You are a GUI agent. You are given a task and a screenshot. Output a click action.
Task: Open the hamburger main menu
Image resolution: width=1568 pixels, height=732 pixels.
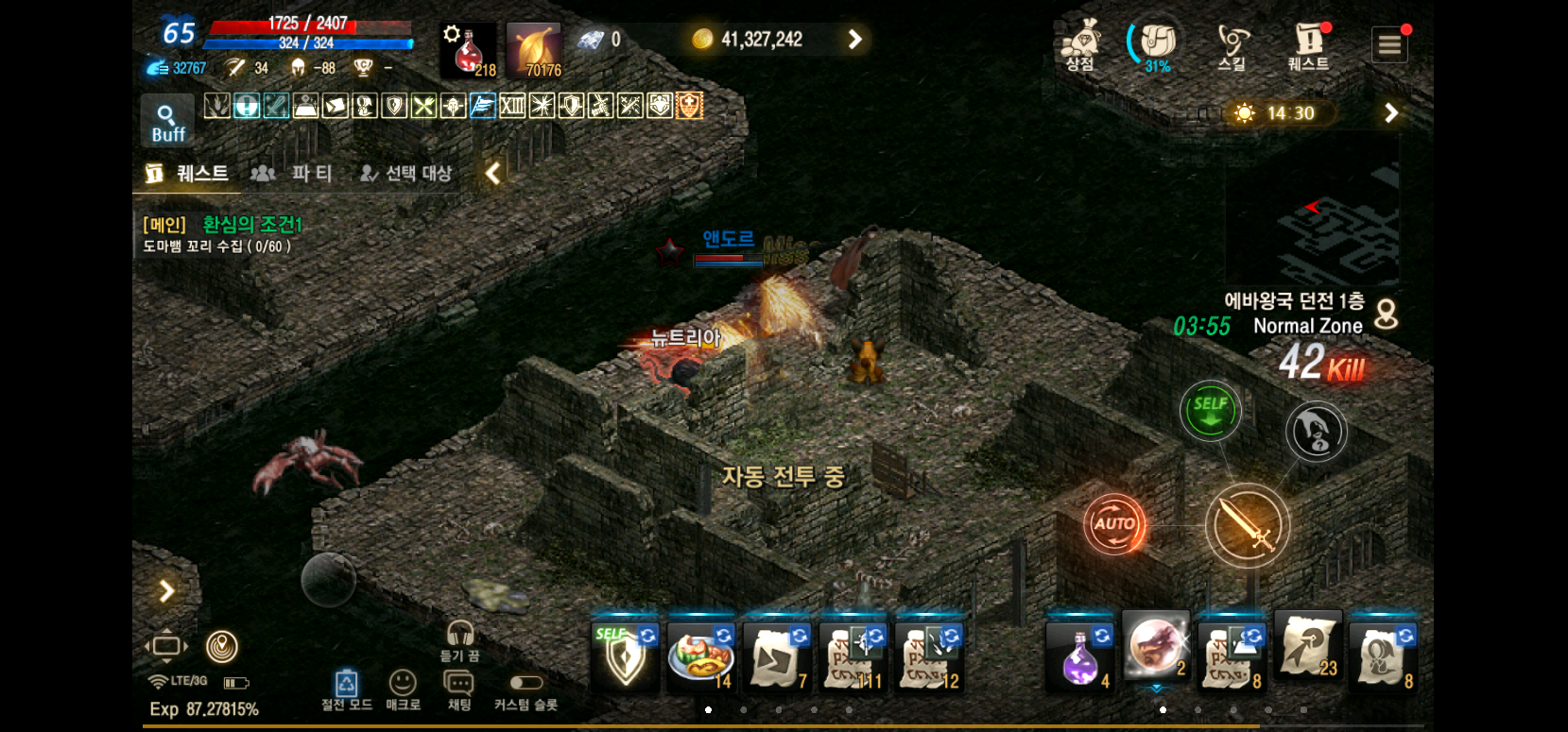coord(1389,44)
